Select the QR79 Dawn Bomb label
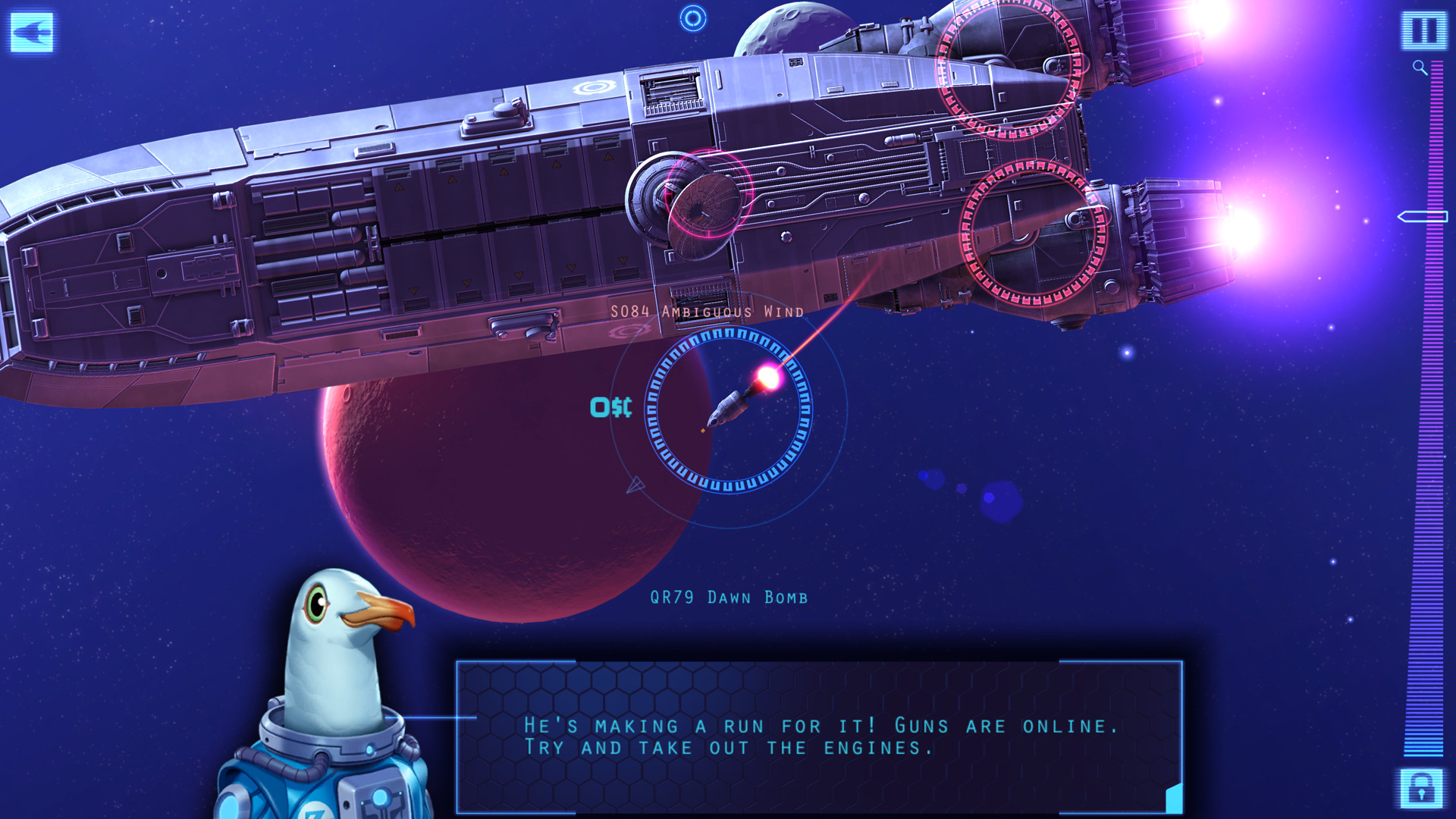 coord(728,597)
